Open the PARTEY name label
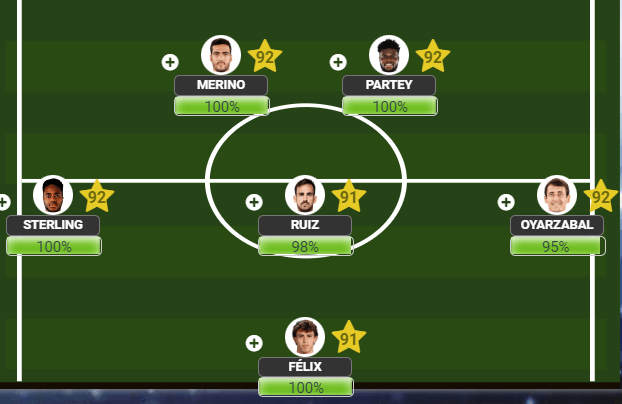 click(389, 85)
